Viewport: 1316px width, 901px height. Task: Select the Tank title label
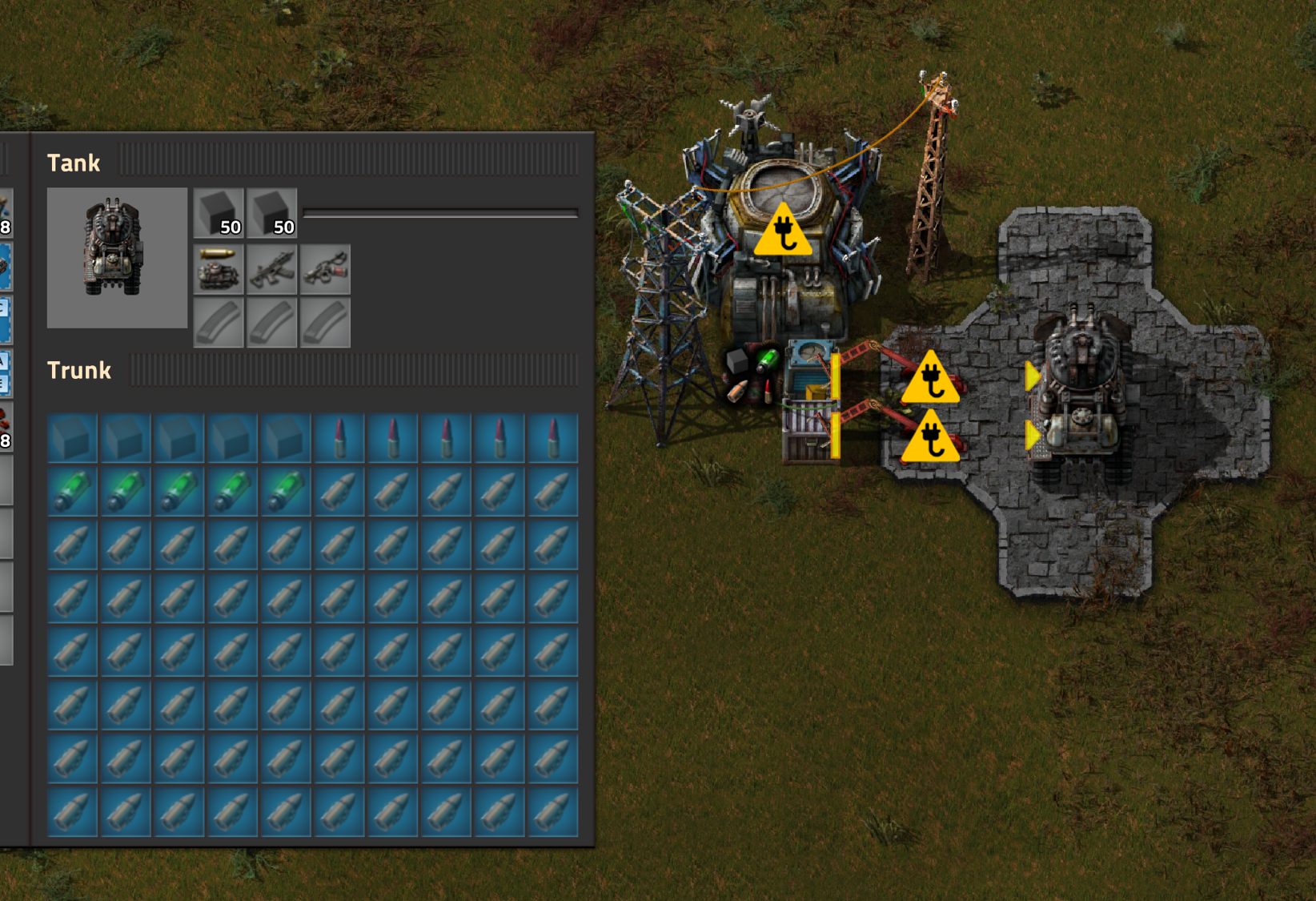pos(75,163)
